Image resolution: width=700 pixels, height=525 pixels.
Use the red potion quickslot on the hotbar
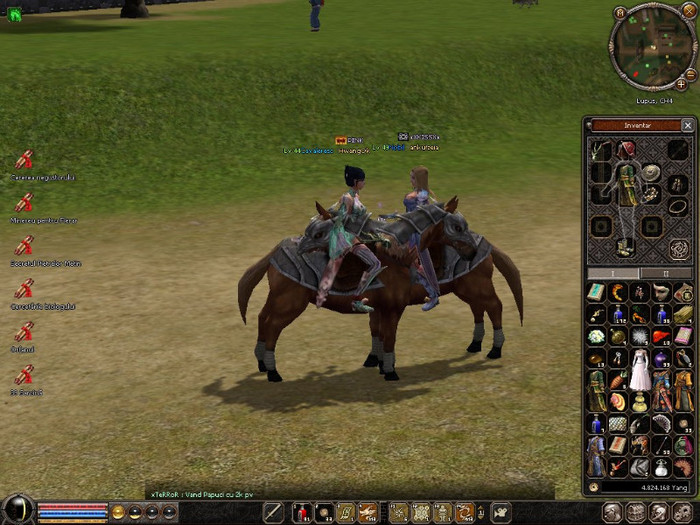click(301, 513)
